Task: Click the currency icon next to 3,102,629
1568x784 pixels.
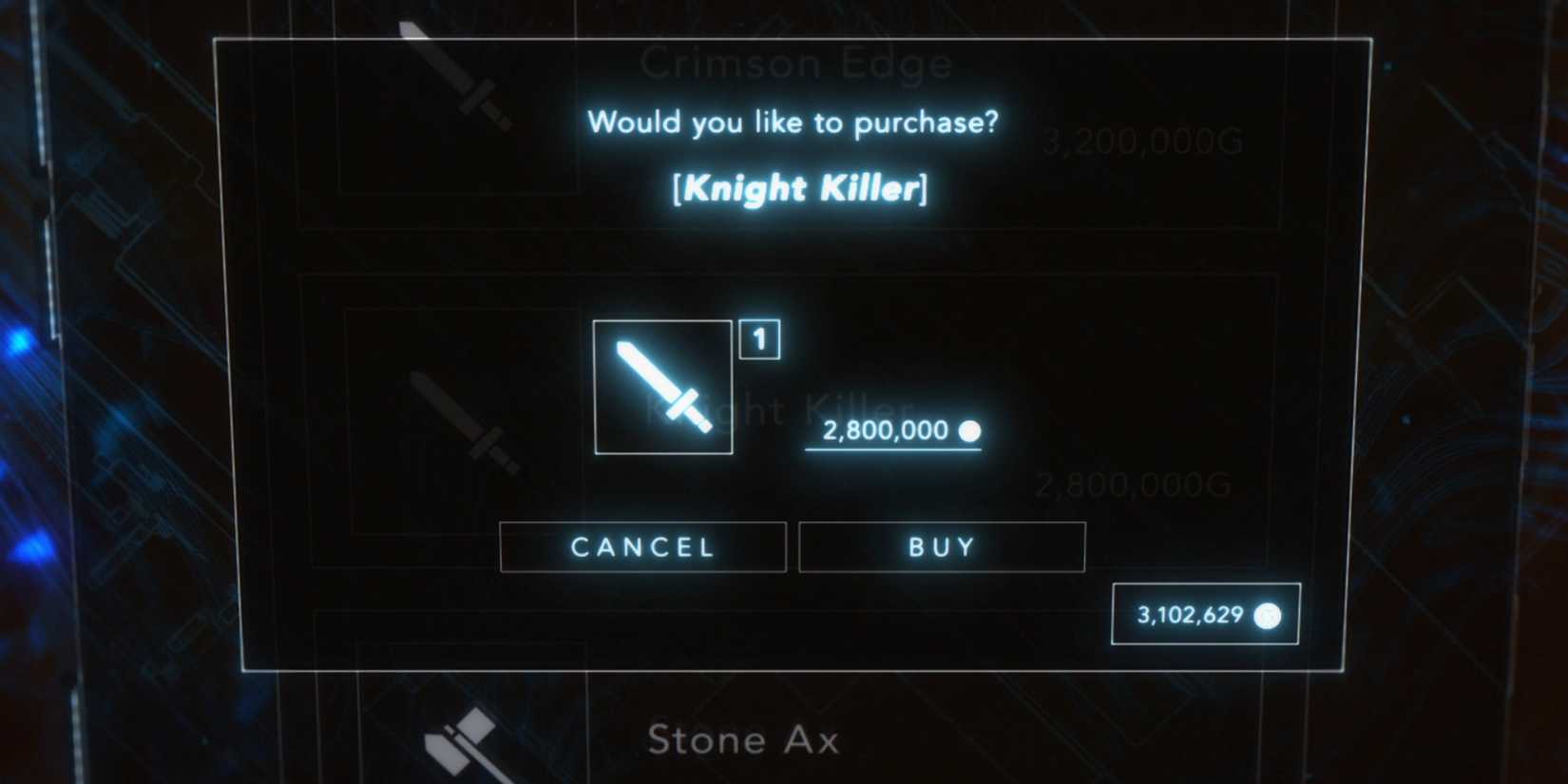Action: tap(1267, 616)
